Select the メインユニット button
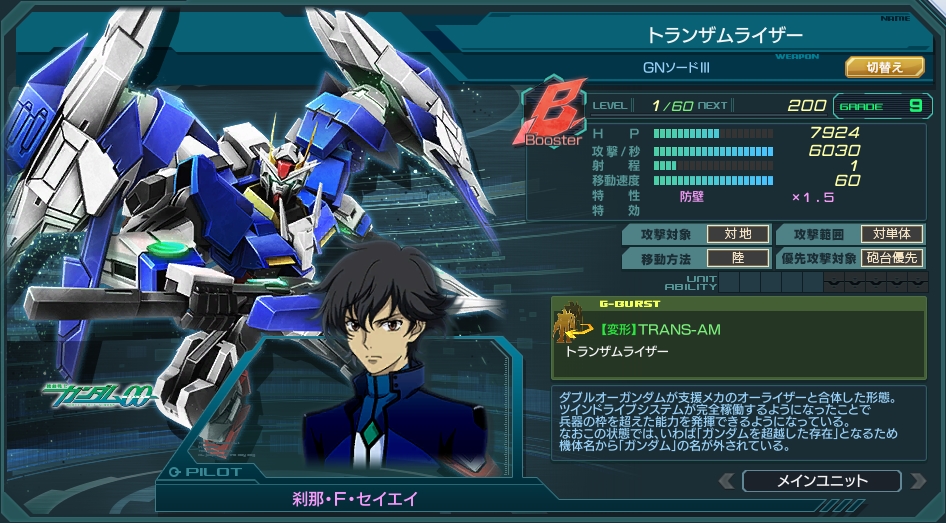The height and width of the screenshot is (523, 946). pyautogui.click(x=821, y=481)
